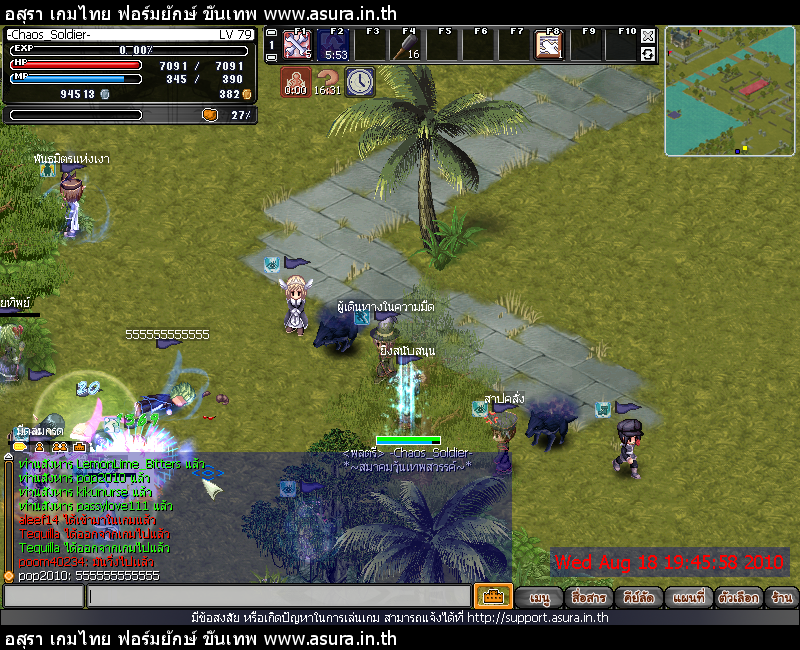Switch to the two-person party chat tab

pyautogui.click(x=59, y=446)
